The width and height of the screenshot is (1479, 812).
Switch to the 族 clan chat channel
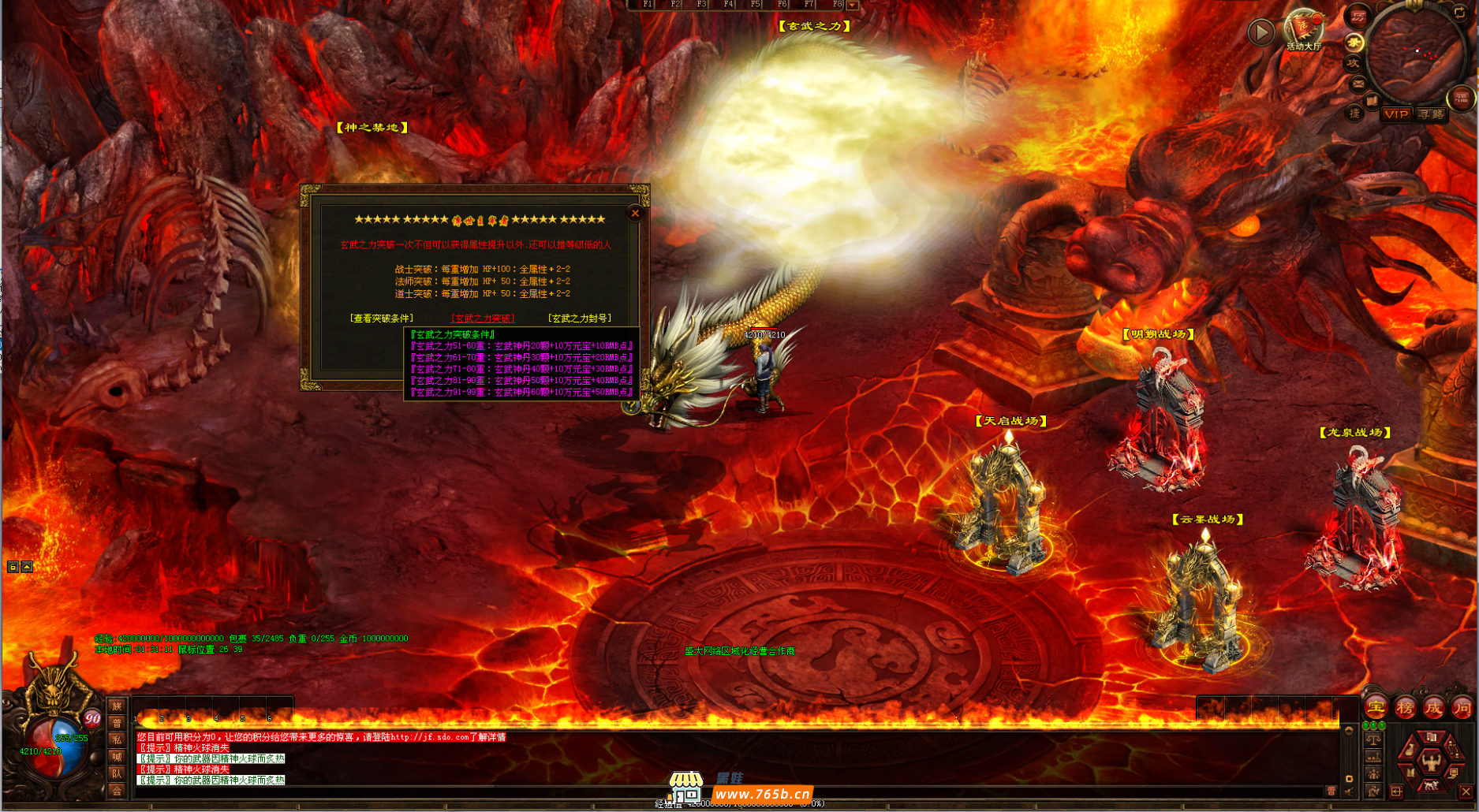click(117, 707)
